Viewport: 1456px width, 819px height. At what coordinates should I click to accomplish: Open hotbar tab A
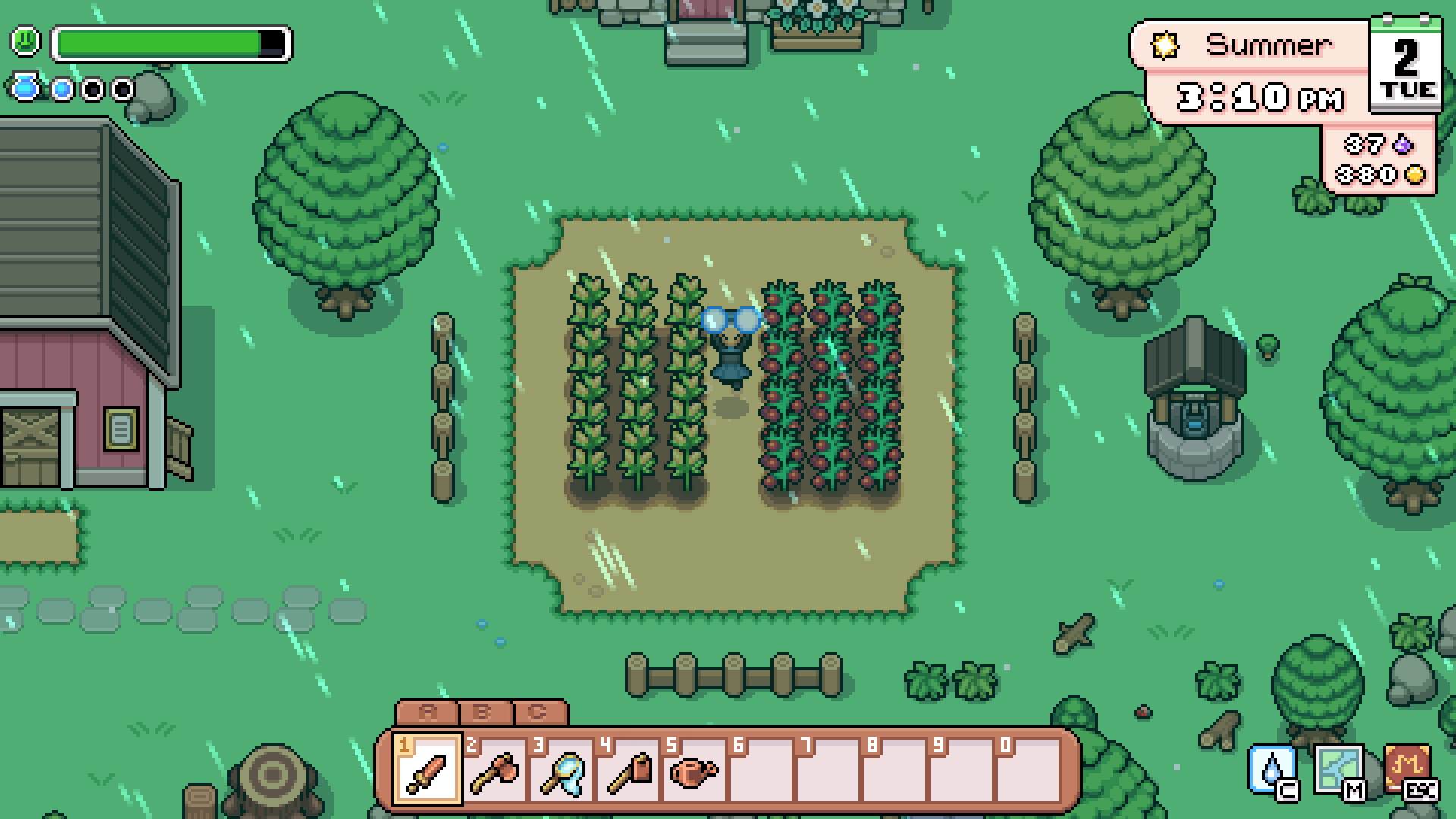425,712
